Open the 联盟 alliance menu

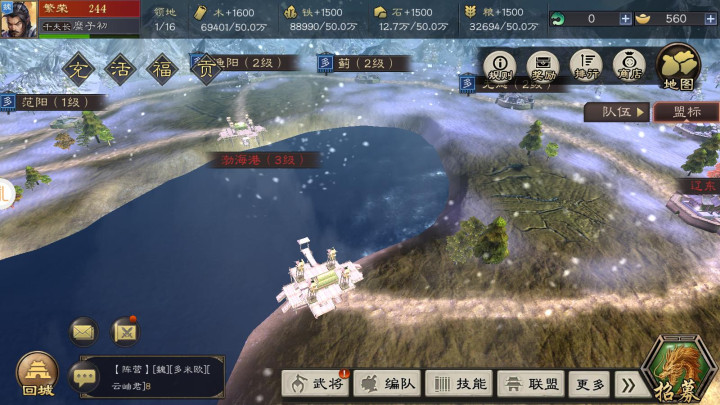click(x=531, y=384)
